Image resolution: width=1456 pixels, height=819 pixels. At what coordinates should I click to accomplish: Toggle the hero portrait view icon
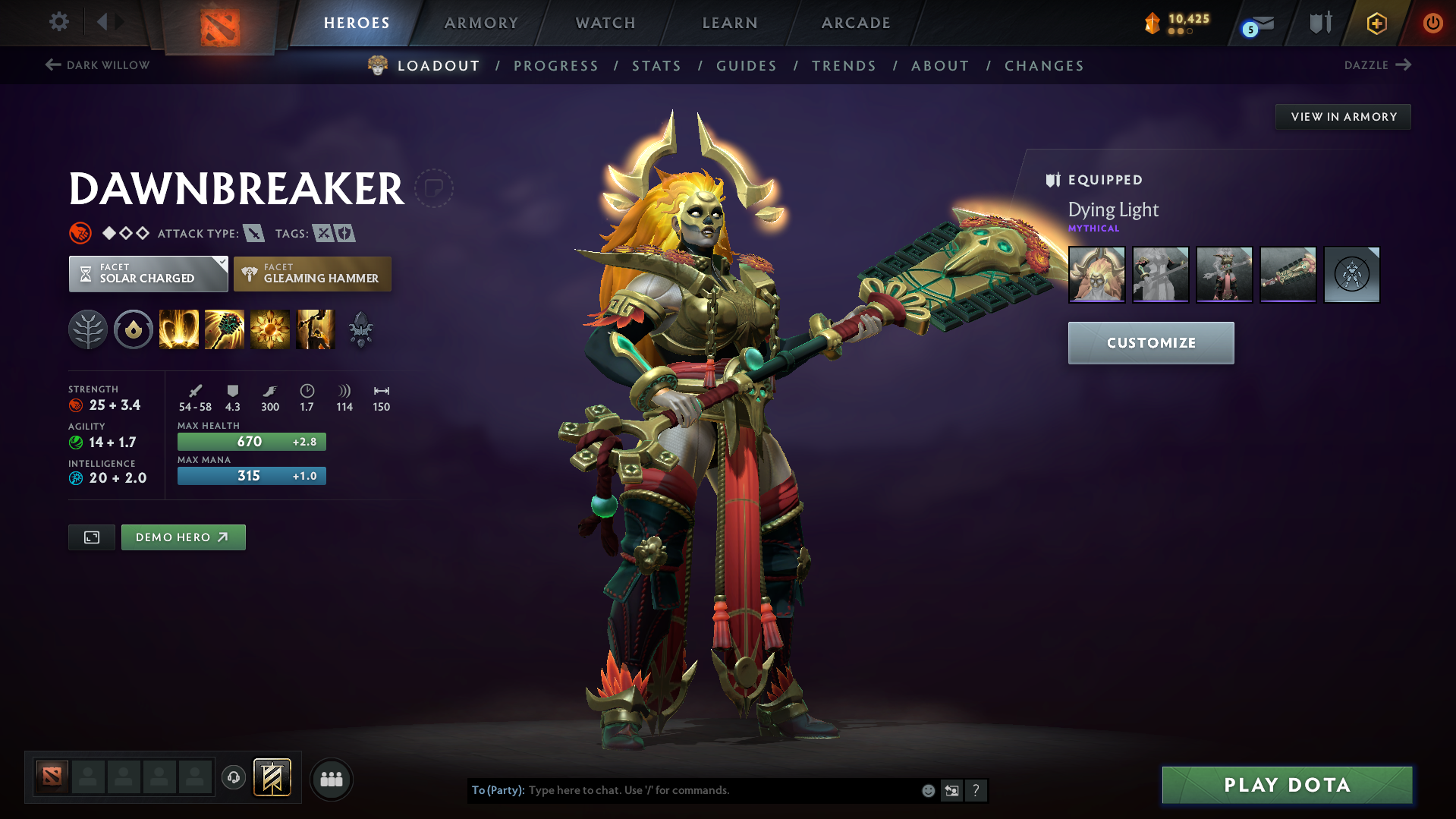pyautogui.click(x=91, y=537)
